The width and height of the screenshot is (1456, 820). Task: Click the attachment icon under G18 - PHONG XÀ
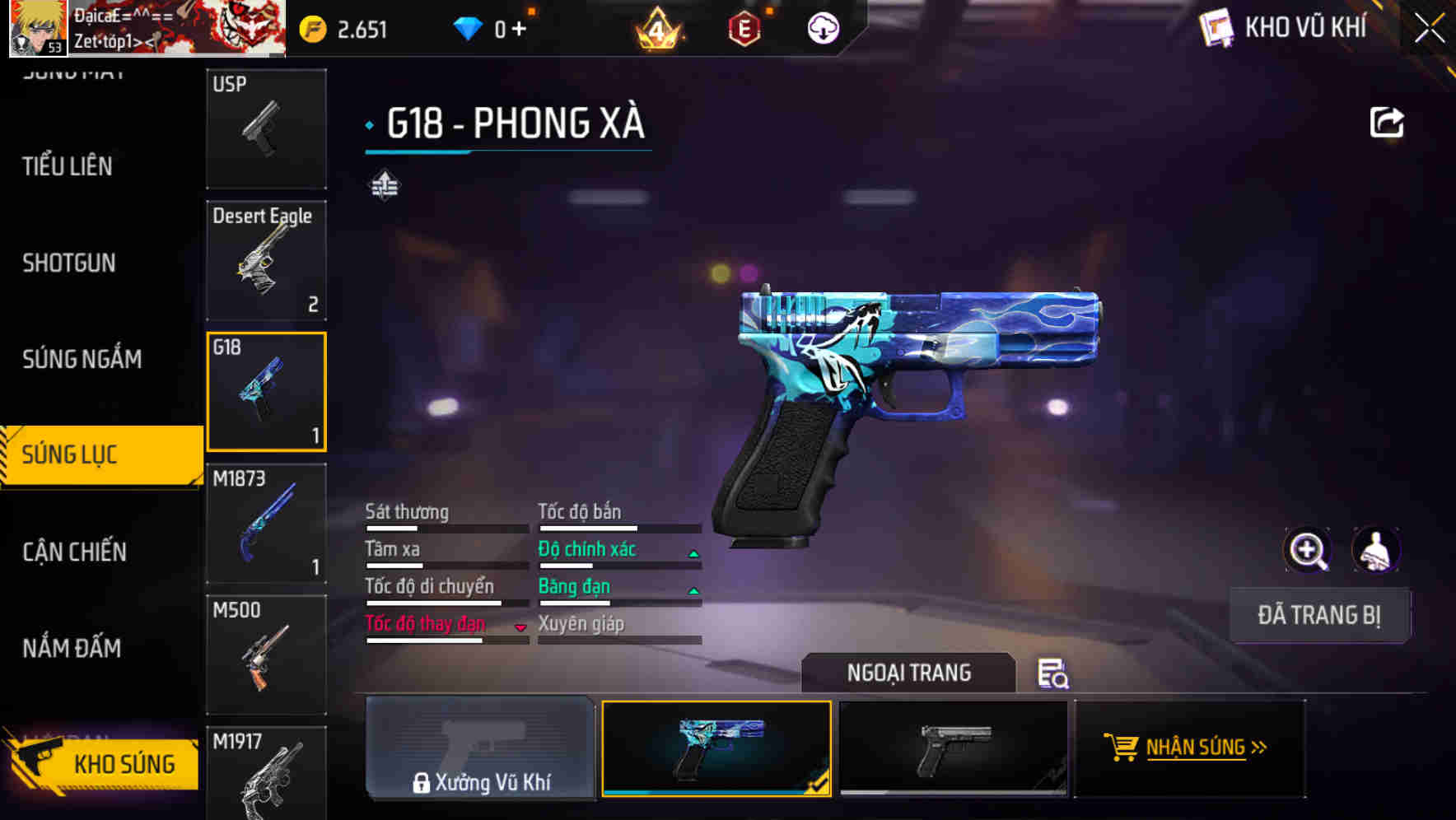click(x=386, y=185)
